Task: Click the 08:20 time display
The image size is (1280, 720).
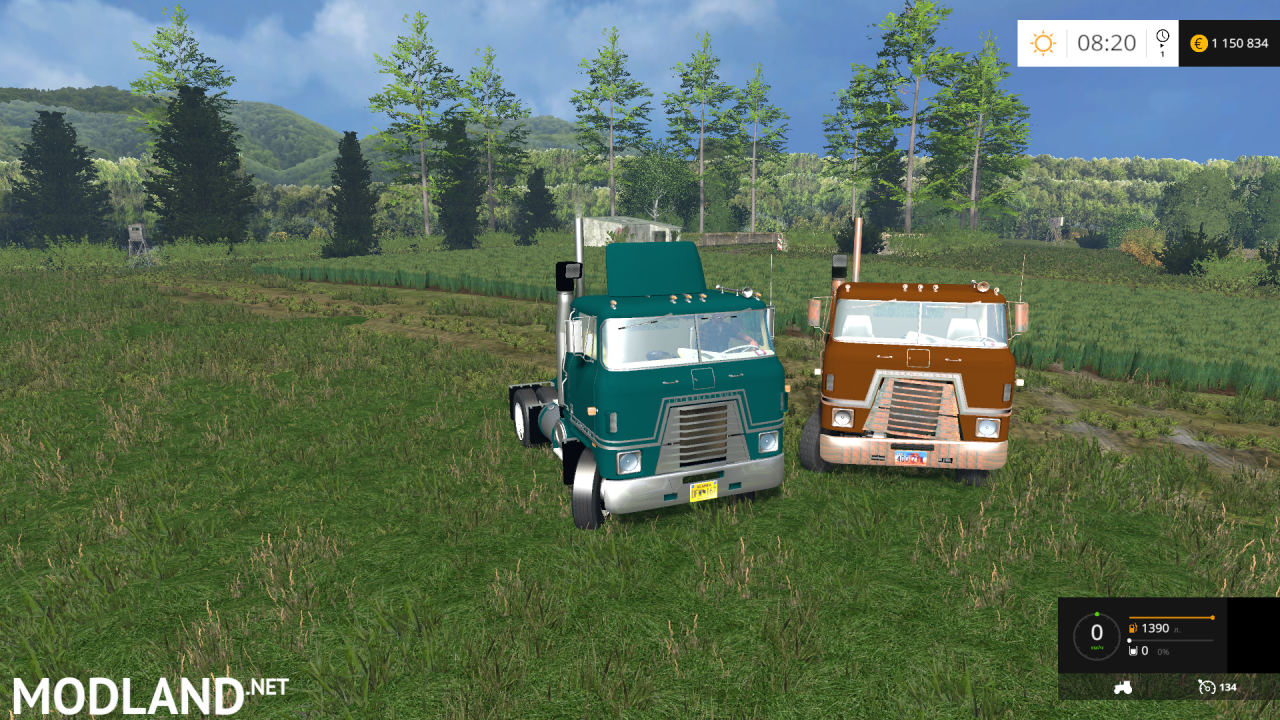Action: 1106,41
